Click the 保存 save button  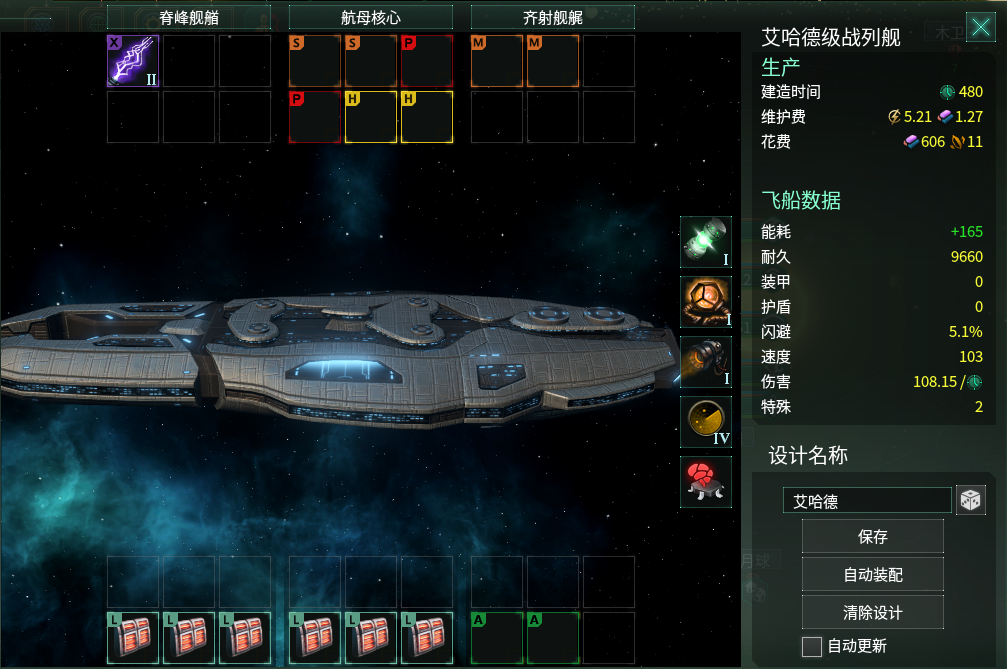(872, 537)
